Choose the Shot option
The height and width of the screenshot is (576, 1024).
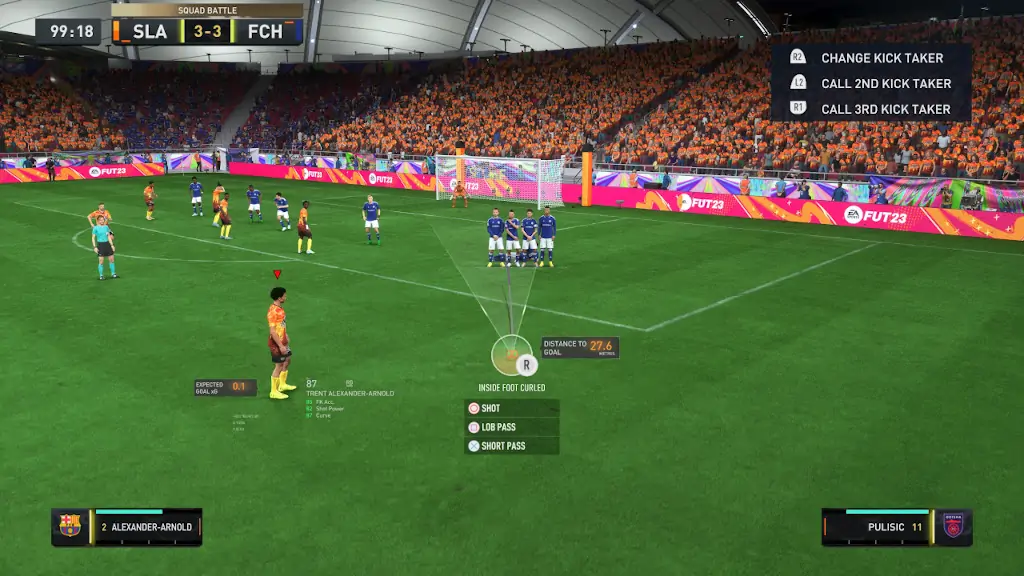(511, 408)
